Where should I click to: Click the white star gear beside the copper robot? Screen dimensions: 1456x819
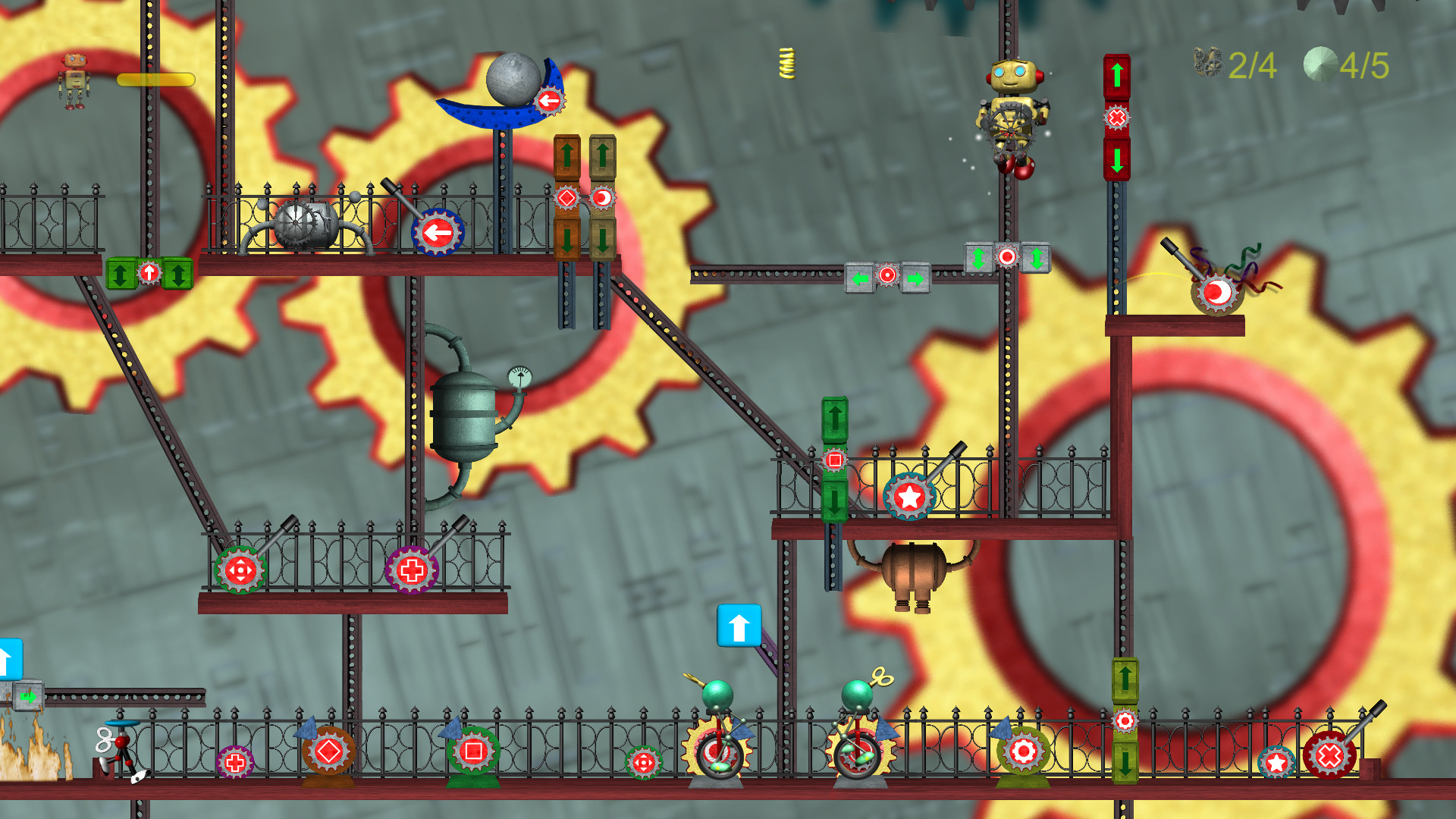pos(909,498)
